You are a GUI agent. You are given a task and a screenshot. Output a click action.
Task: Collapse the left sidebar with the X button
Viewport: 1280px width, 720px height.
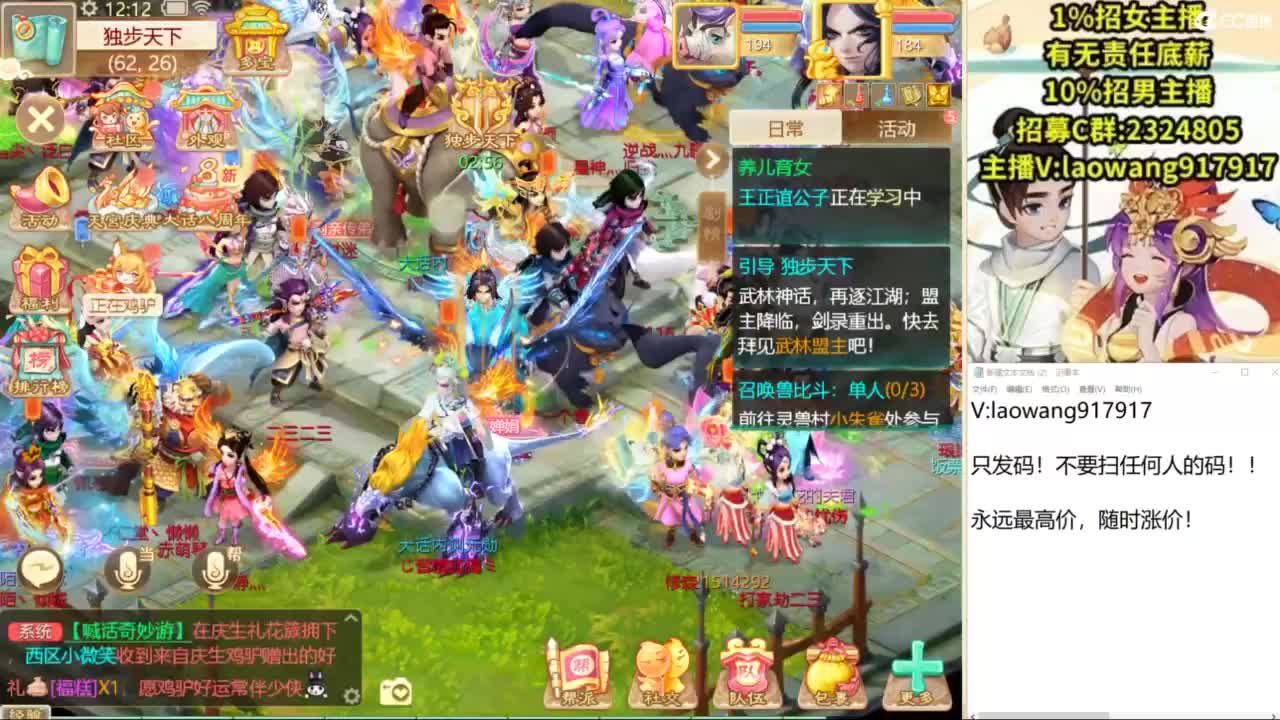[x=39, y=119]
